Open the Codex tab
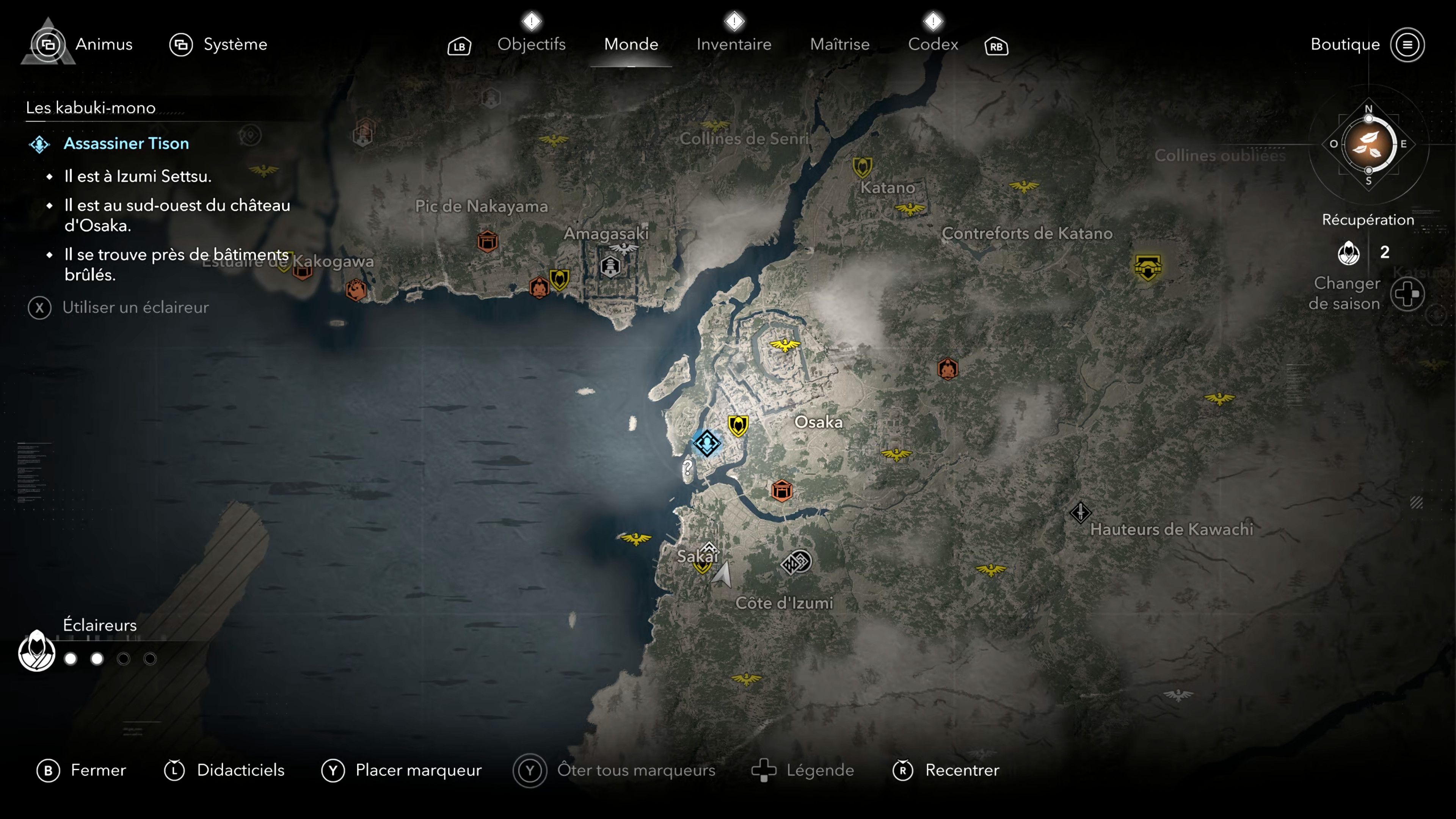The height and width of the screenshot is (819, 1456). [933, 44]
